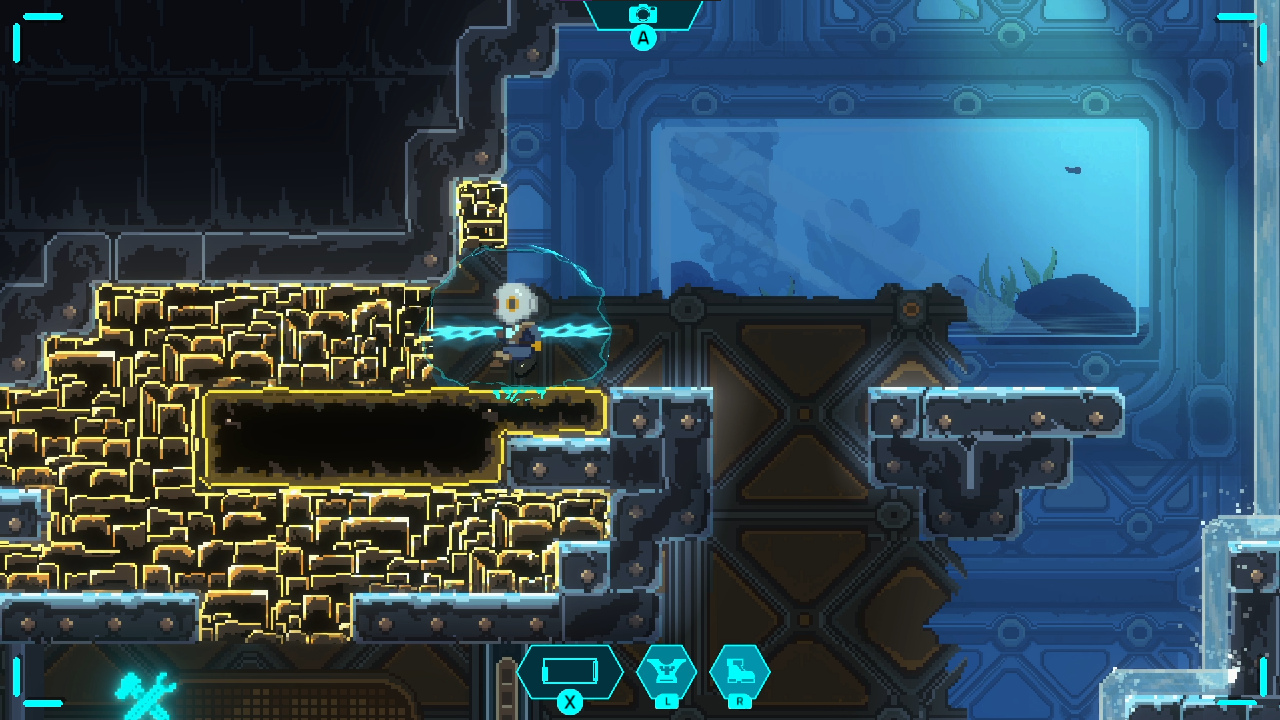Click the glowing golden ladder blocks
This screenshot has width=1280, height=720.
point(481,215)
